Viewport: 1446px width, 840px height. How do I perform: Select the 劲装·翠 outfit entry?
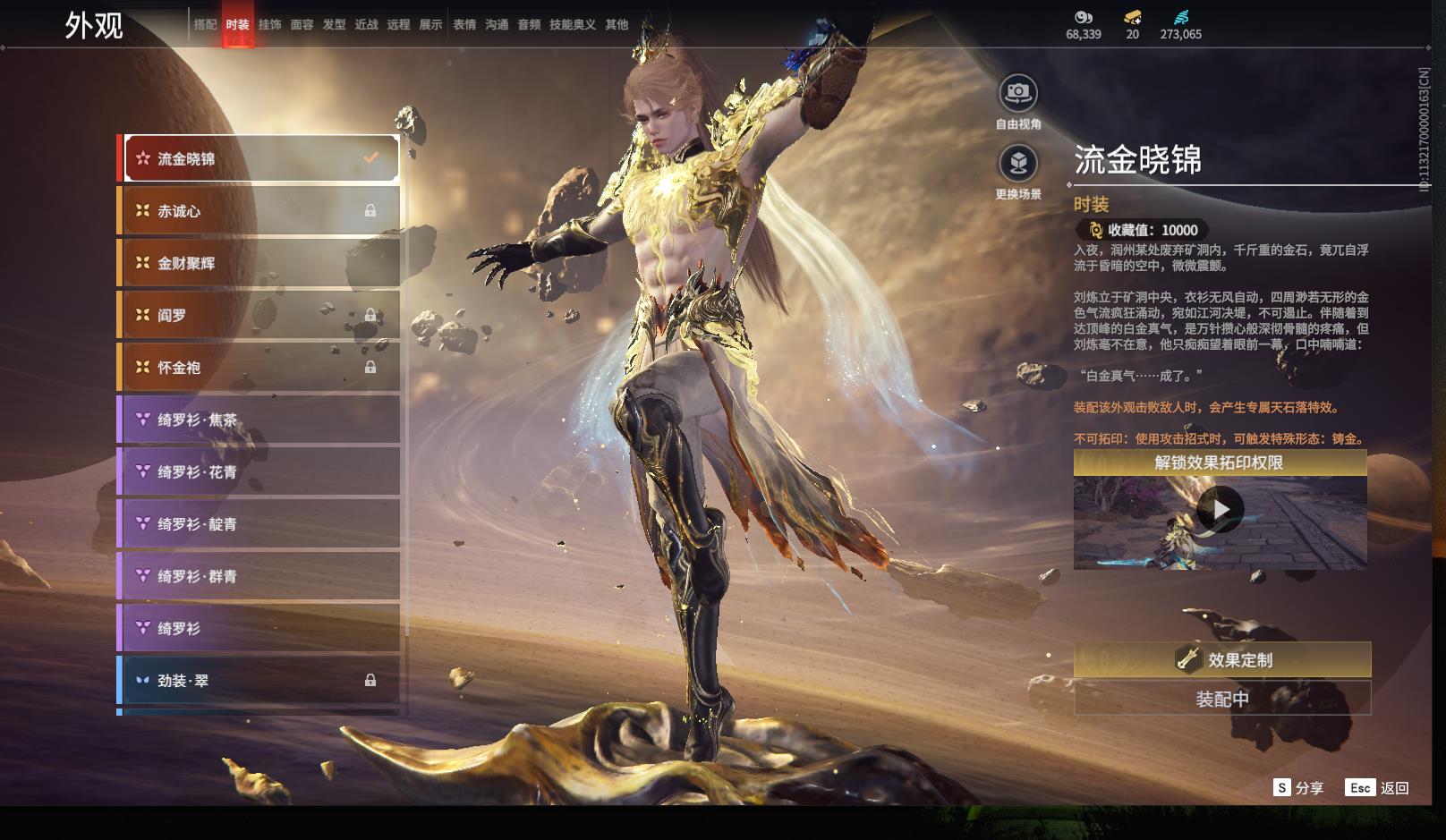pyautogui.click(x=259, y=681)
